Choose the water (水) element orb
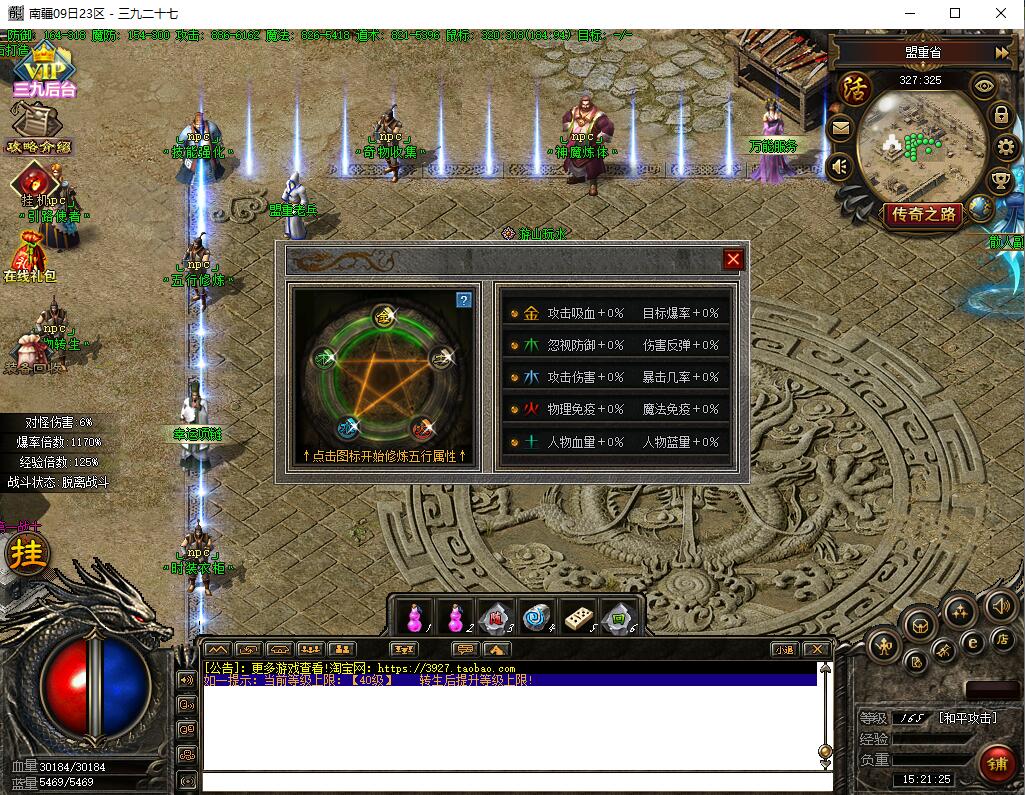 347,427
